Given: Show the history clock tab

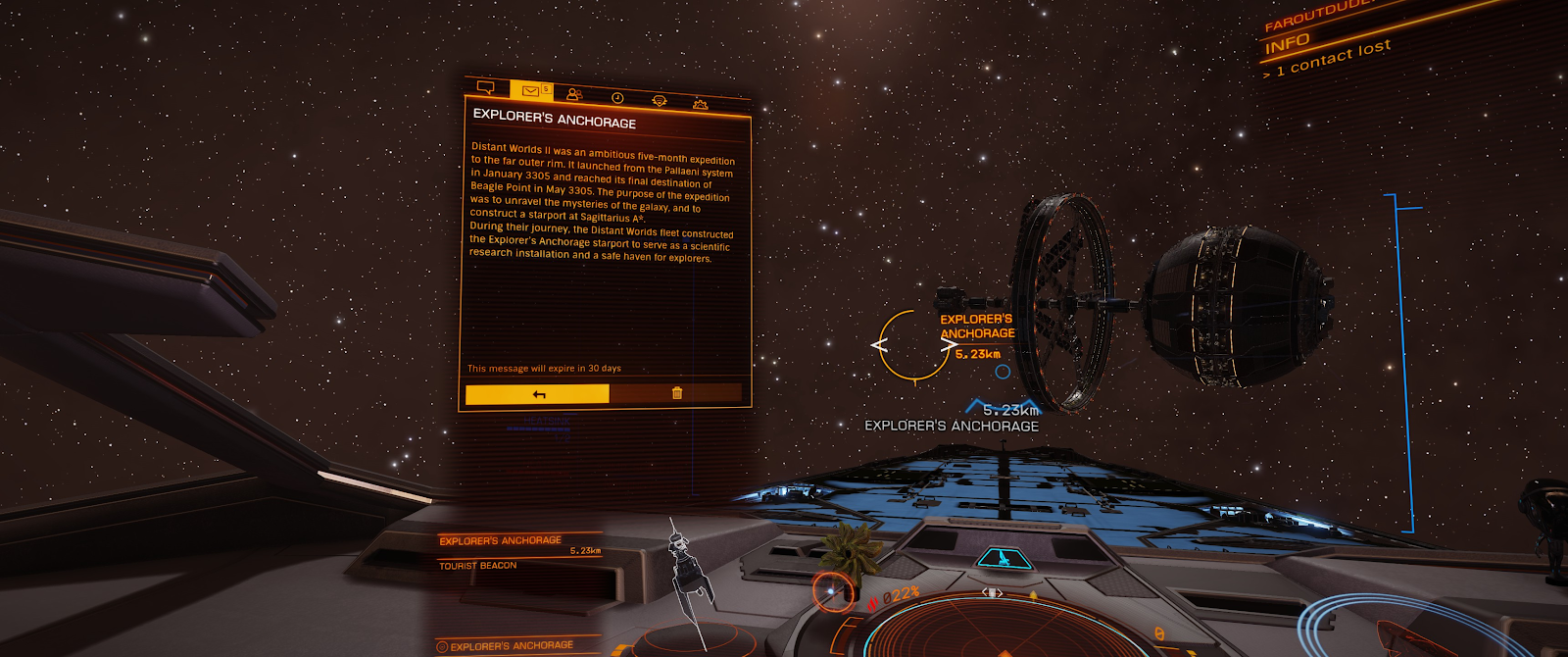Looking at the screenshot, I should pyautogui.click(x=617, y=97).
